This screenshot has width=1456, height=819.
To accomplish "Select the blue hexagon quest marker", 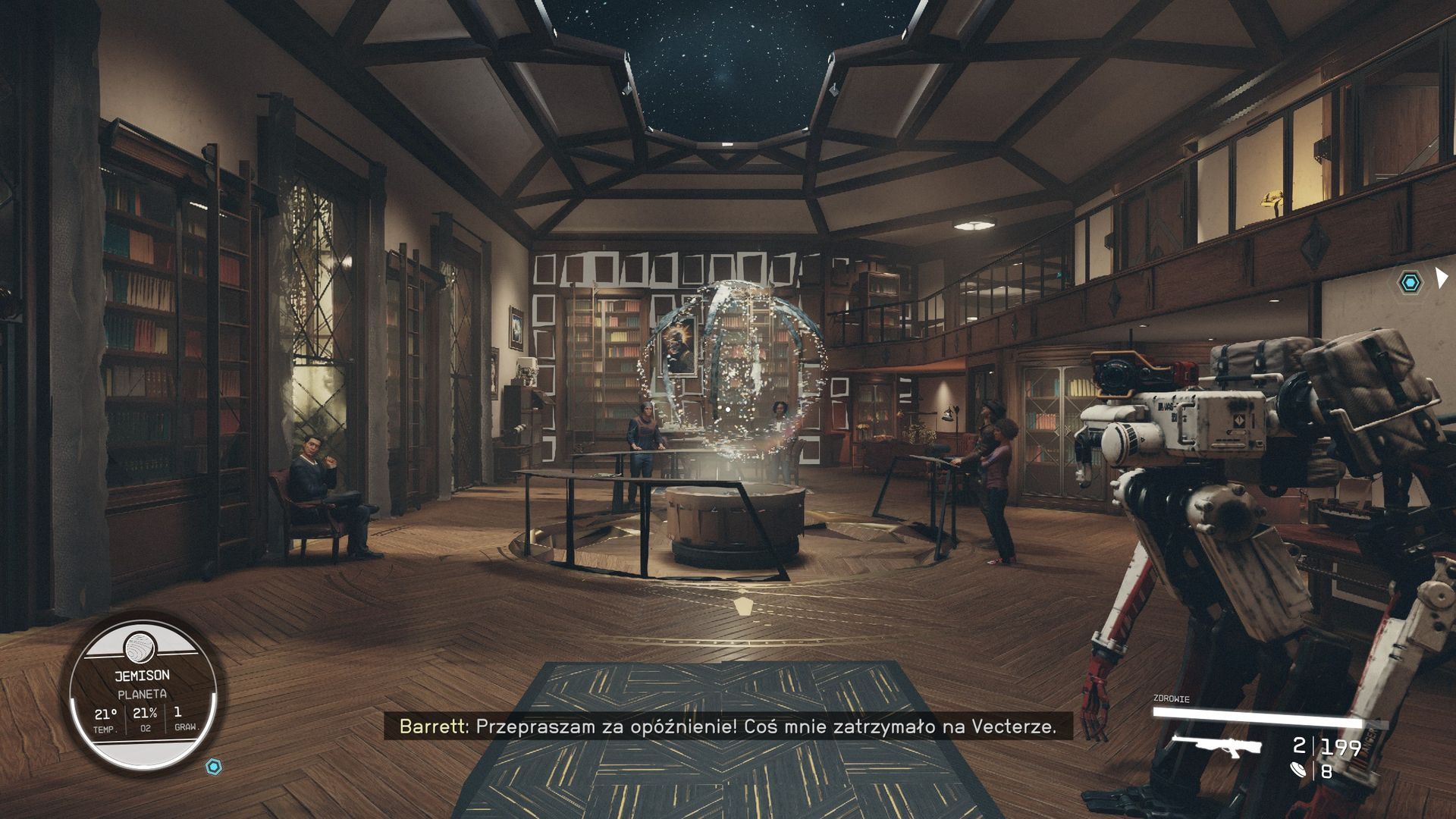I will (1410, 283).
